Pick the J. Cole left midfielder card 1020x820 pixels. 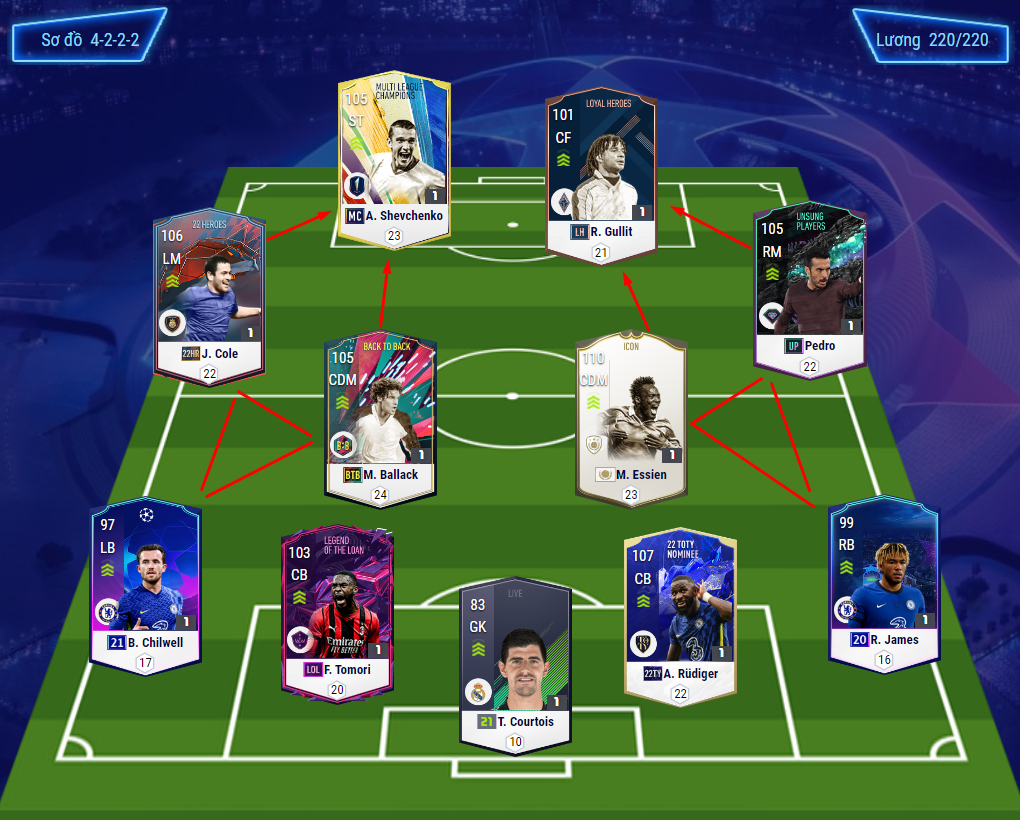(209, 295)
